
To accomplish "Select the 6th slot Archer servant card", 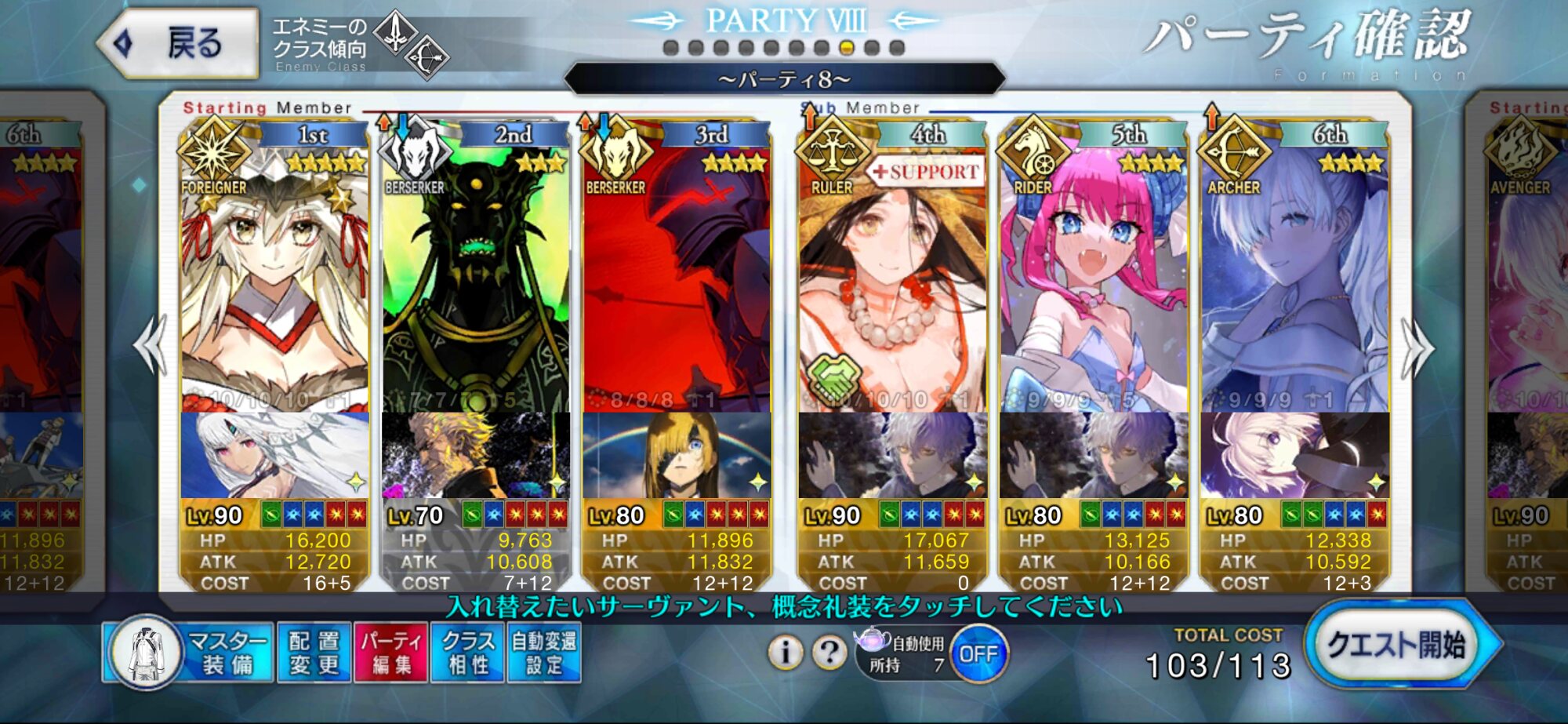I will (1294, 275).
